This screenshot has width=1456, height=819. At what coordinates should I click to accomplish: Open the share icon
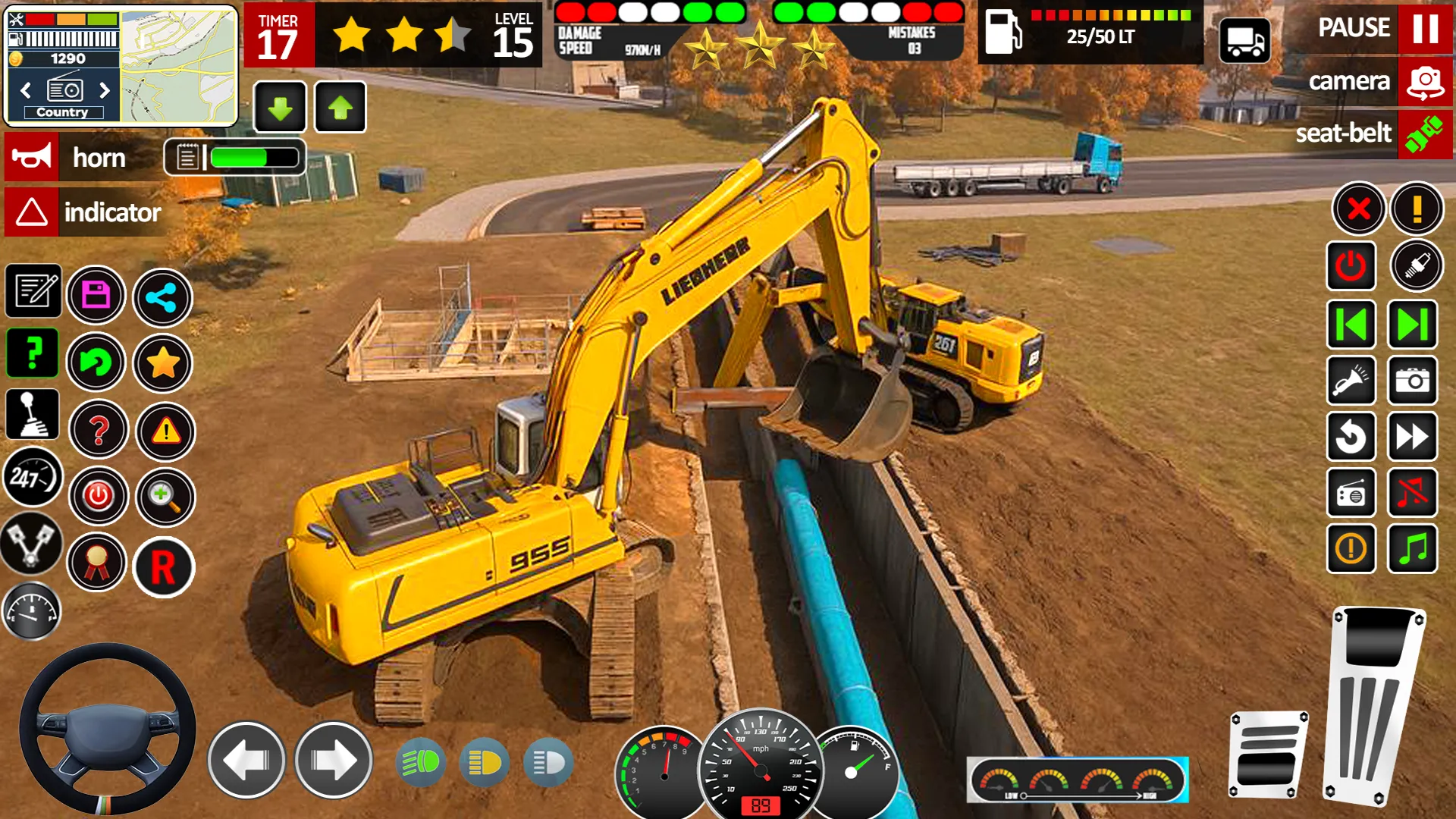pos(162,297)
